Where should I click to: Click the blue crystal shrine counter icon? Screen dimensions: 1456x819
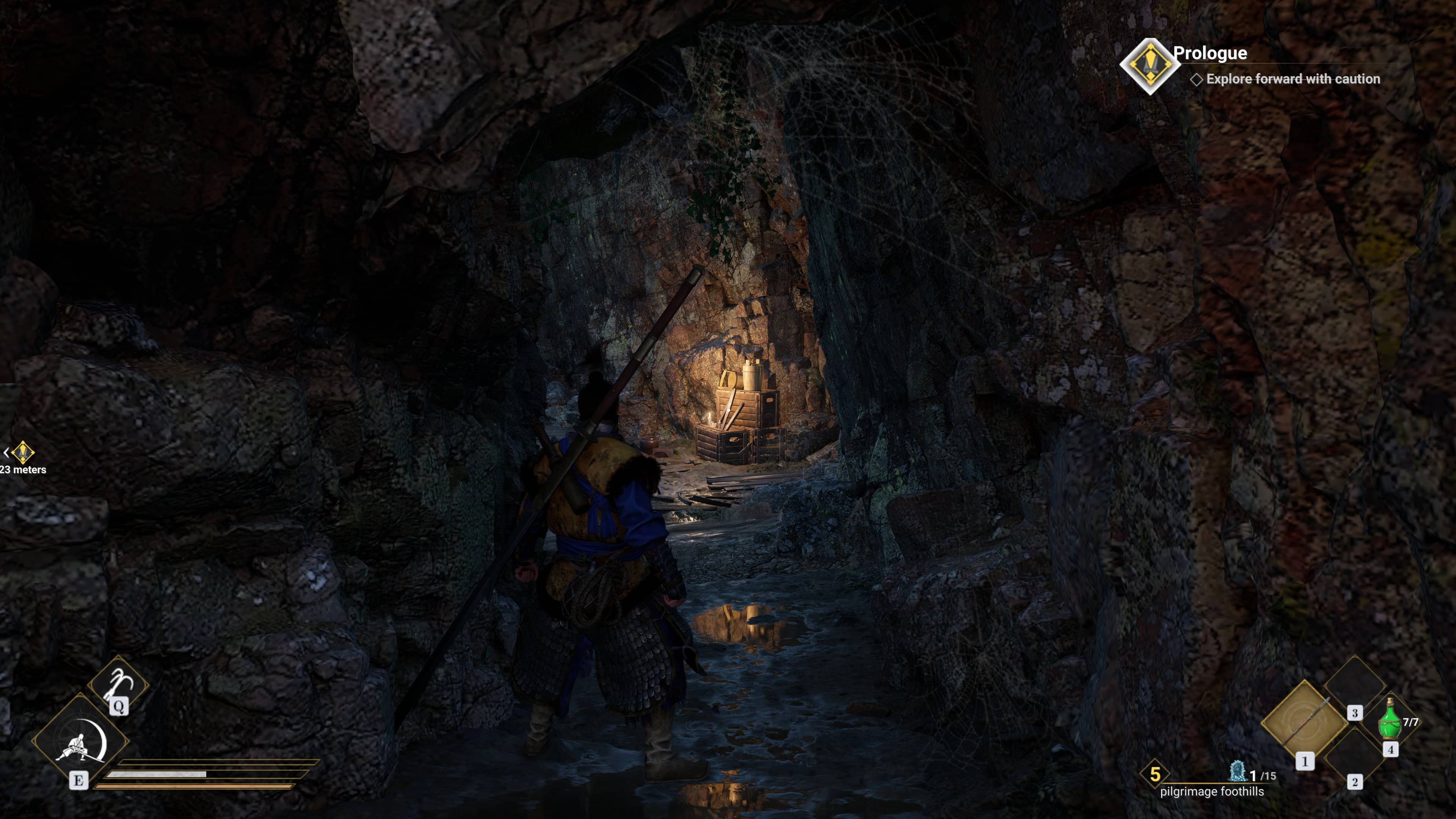click(1237, 772)
